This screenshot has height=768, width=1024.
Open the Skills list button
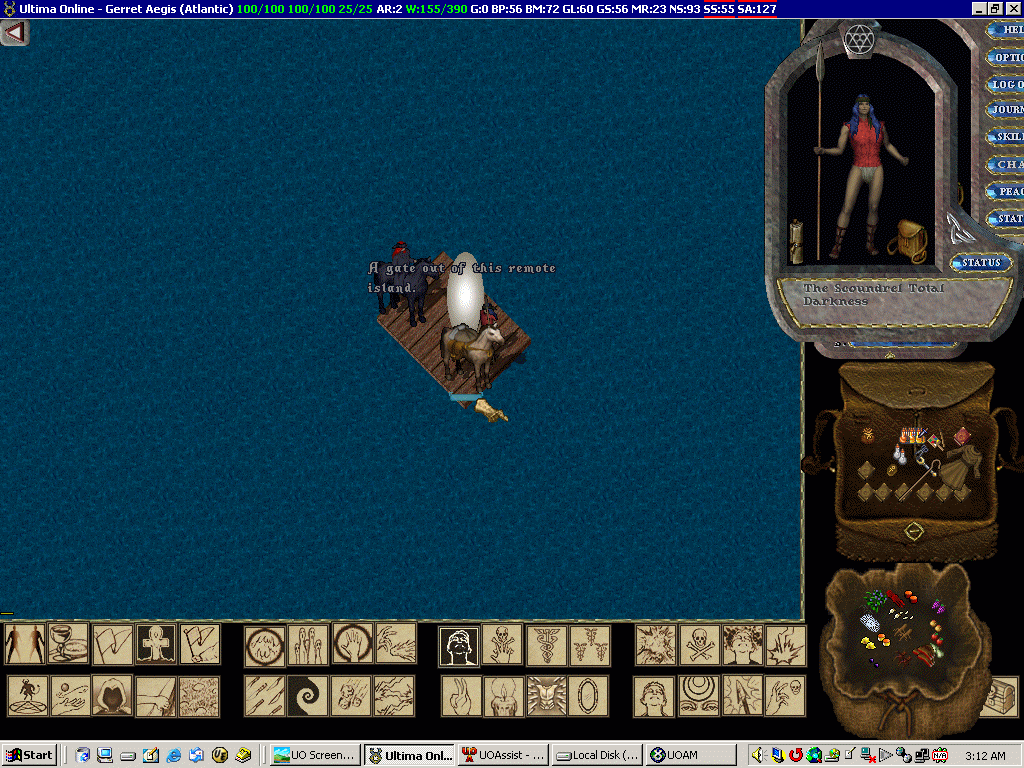click(x=1005, y=137)
